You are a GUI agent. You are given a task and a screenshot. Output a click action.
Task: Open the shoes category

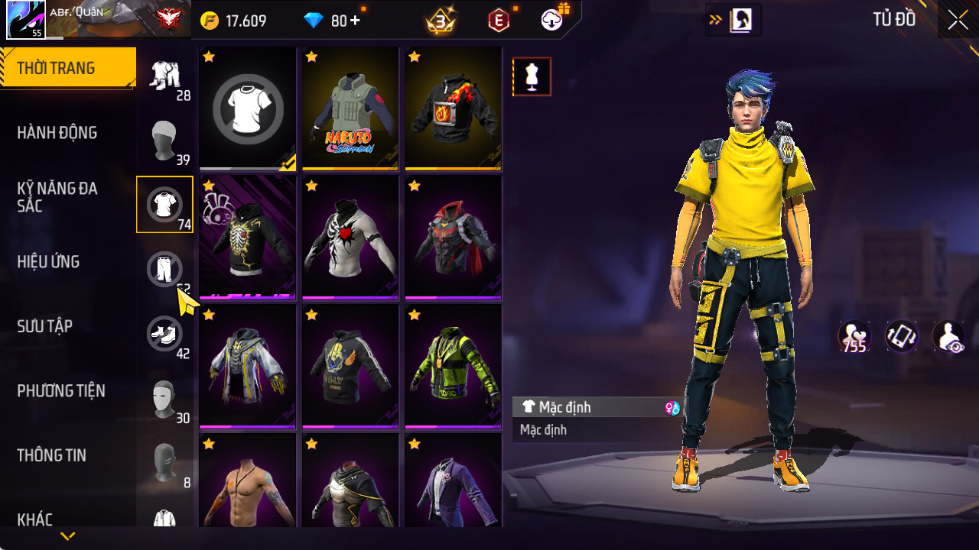165,333
